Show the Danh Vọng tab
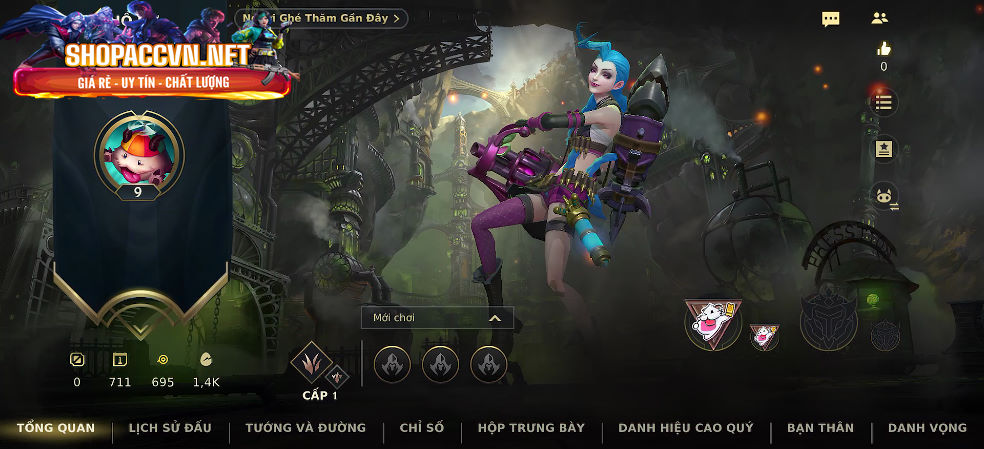The height and width of the screenshot is (449, 984). (927, 428)
